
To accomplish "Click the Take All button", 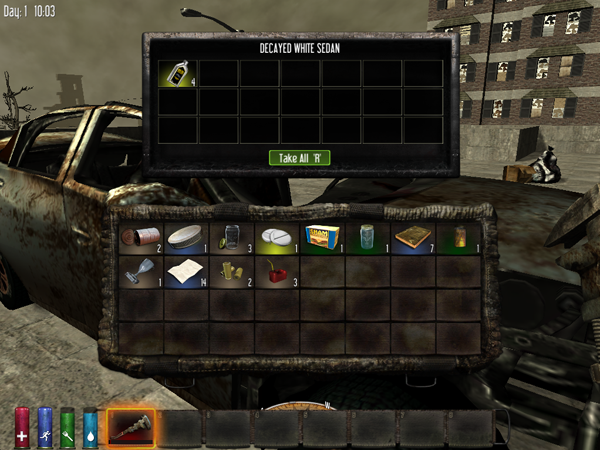I will point(300,157).
